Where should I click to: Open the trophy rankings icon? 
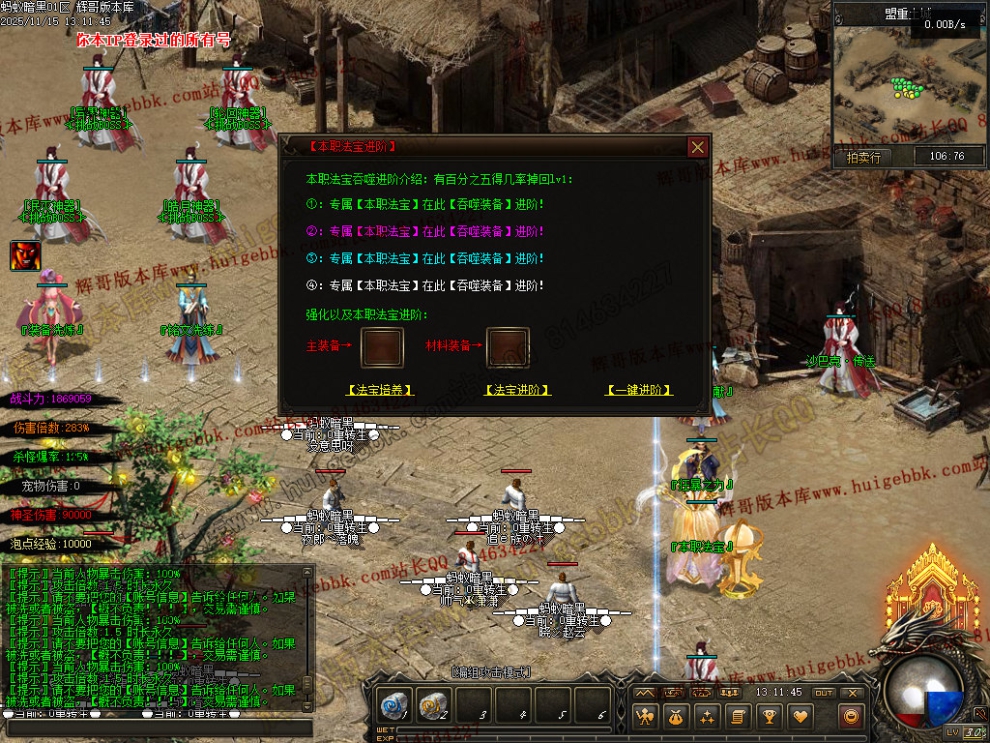click(769, 716)
